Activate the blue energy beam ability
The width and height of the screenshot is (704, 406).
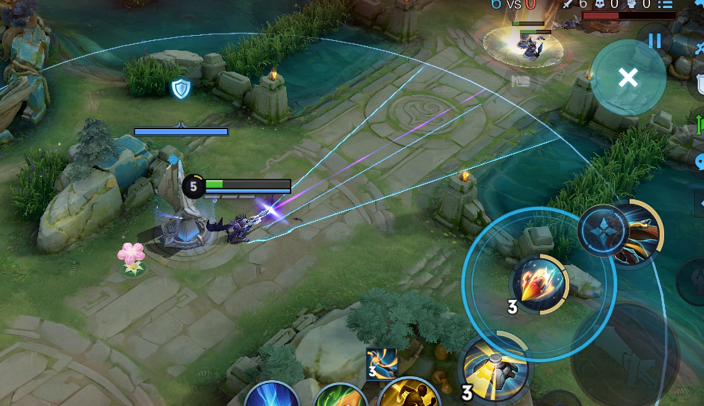coord(272,395)
